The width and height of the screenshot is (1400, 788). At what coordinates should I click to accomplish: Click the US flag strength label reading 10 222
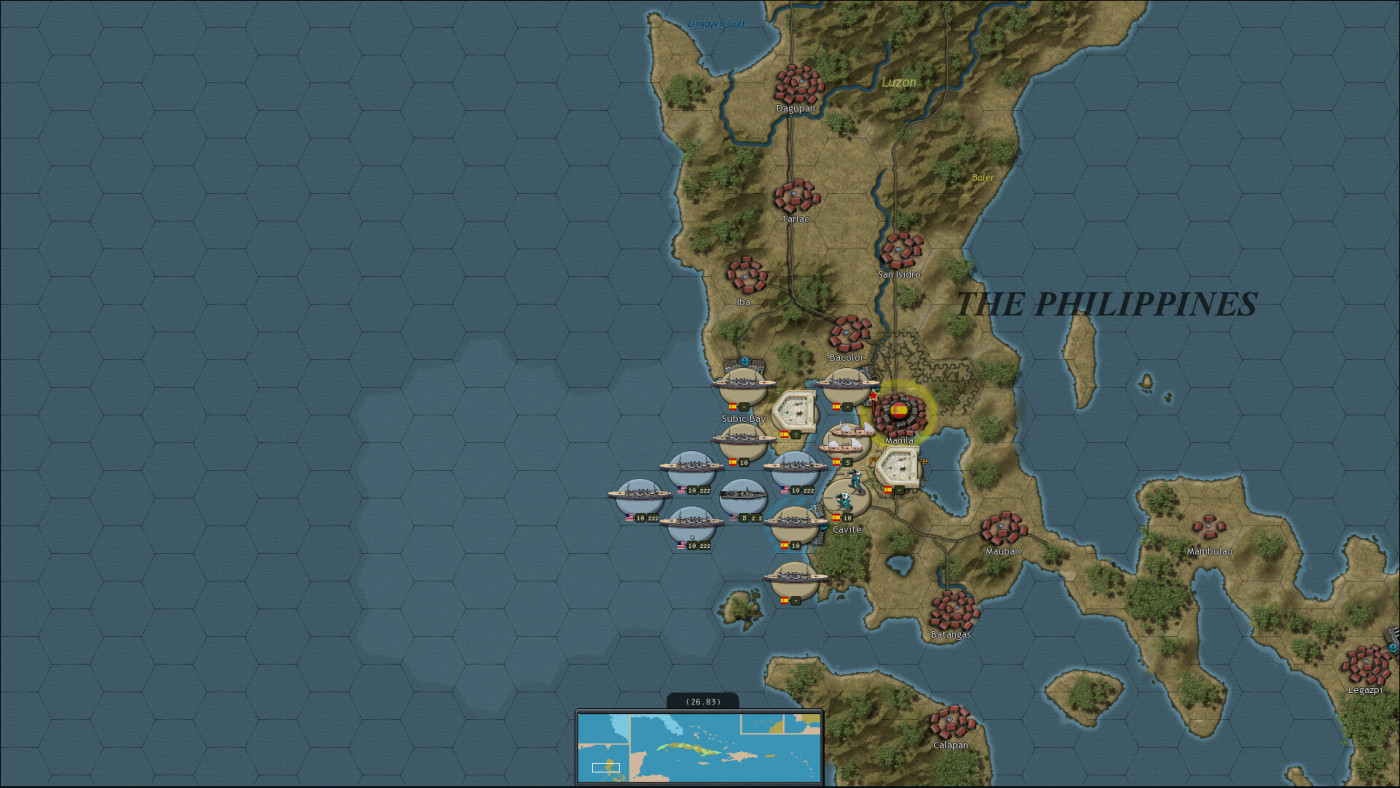point(693,489)
